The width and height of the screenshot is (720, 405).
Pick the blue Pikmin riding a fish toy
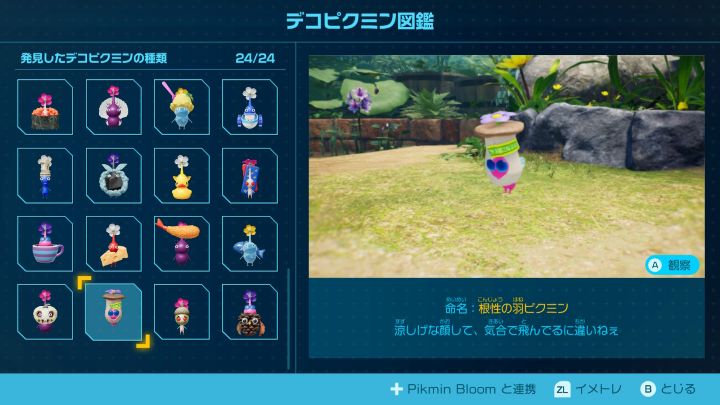click(x=249, y=108)
